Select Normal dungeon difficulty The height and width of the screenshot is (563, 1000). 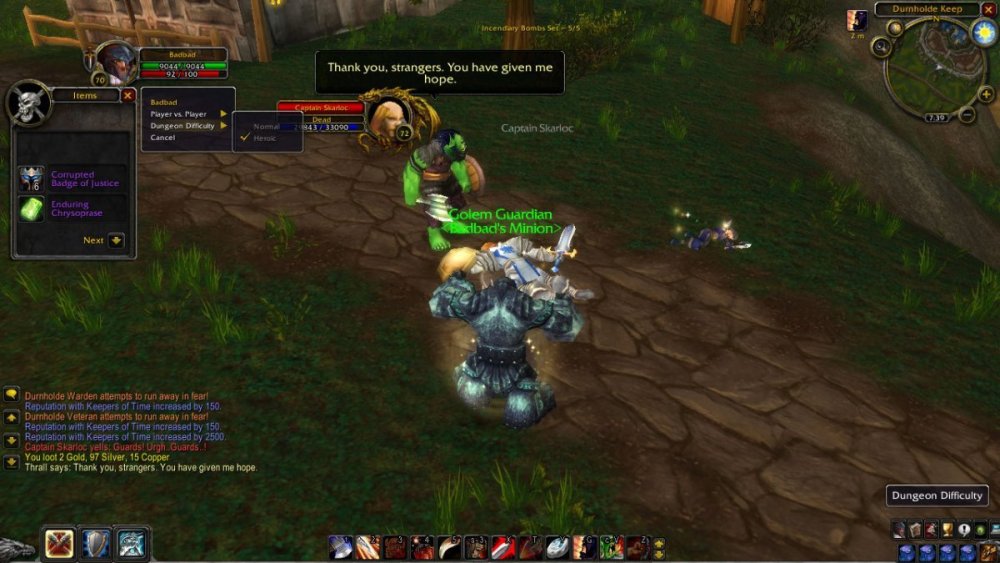[266, 126]
